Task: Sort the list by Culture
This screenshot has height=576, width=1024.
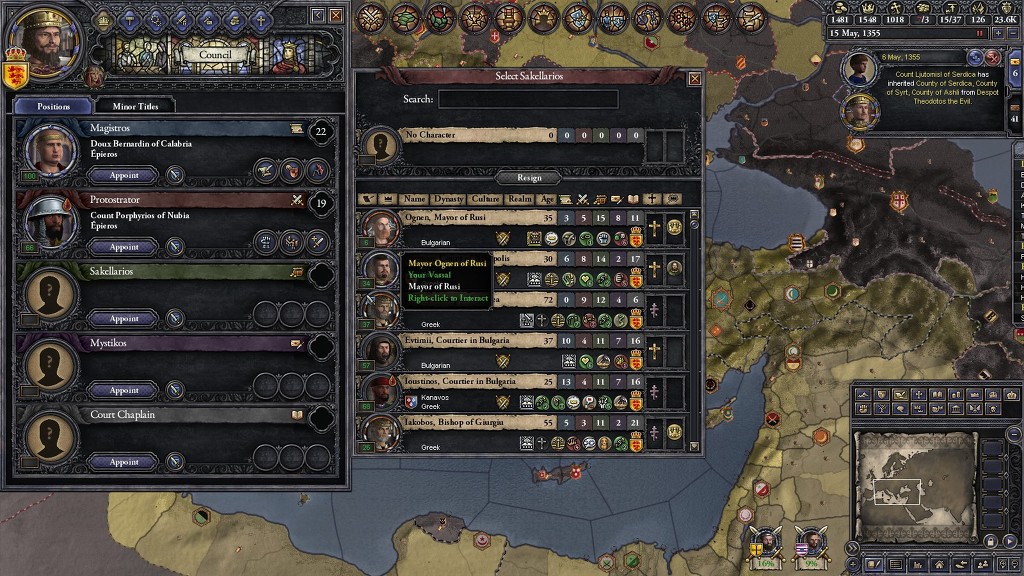Action: (485, 199)
